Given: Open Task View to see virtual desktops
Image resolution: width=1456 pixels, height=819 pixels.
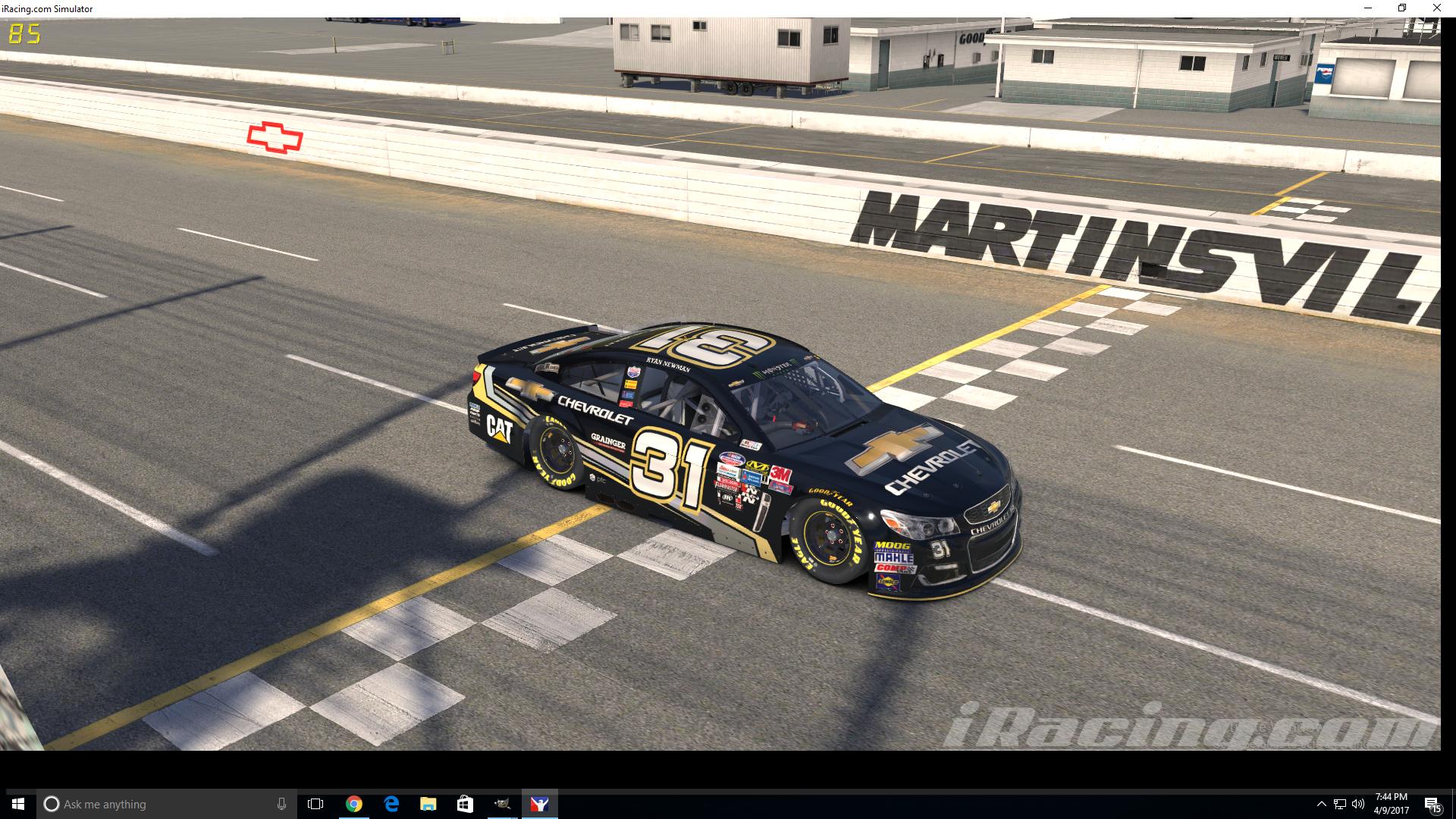Looking at the screenshot, I should point(316,804).
